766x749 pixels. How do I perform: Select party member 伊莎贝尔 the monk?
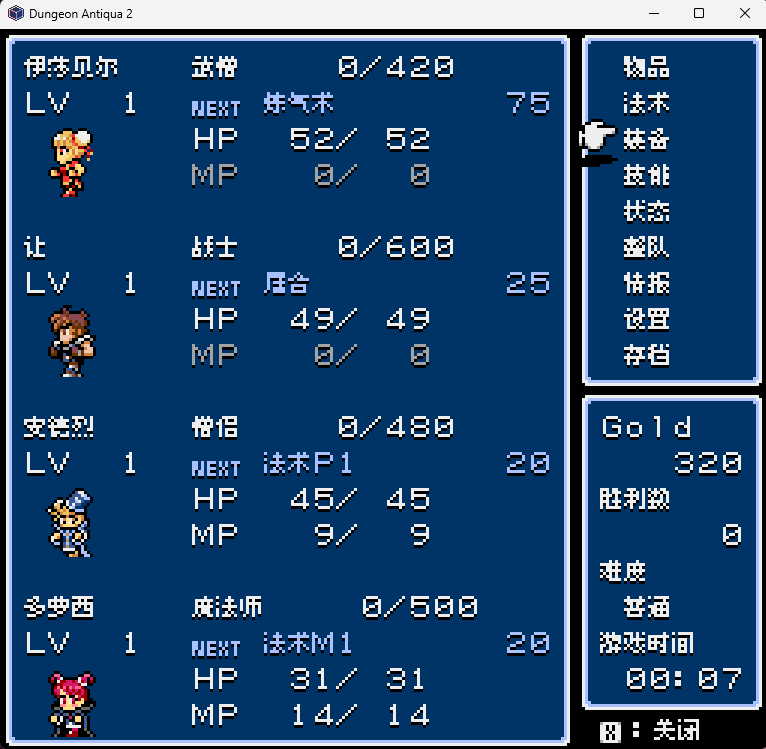[x=71, y=160]
